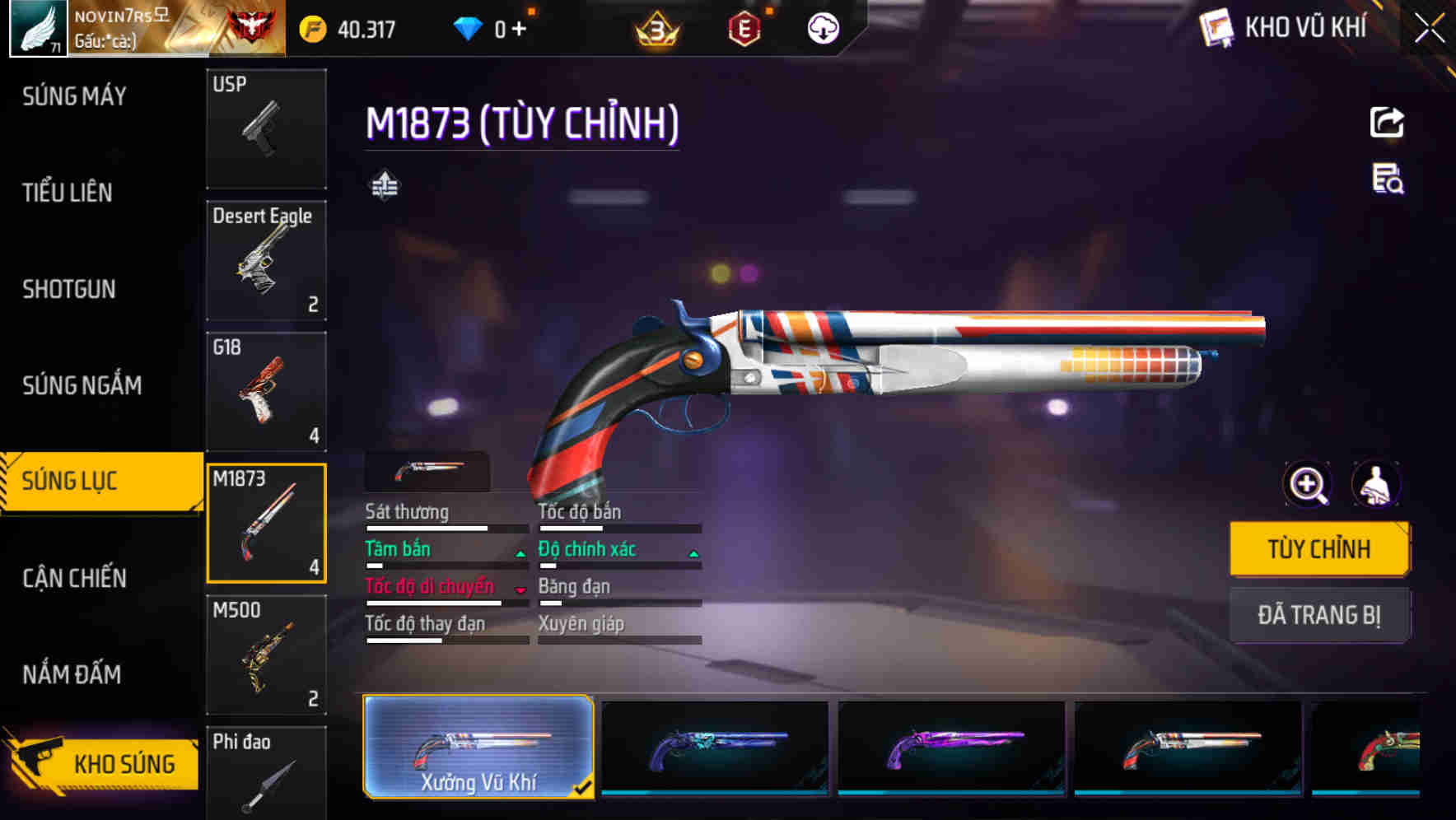Screen dimensions: 1456x820
Task: Select the purple M1873 skin thumbnail
Action: click(x=951, y=748)
